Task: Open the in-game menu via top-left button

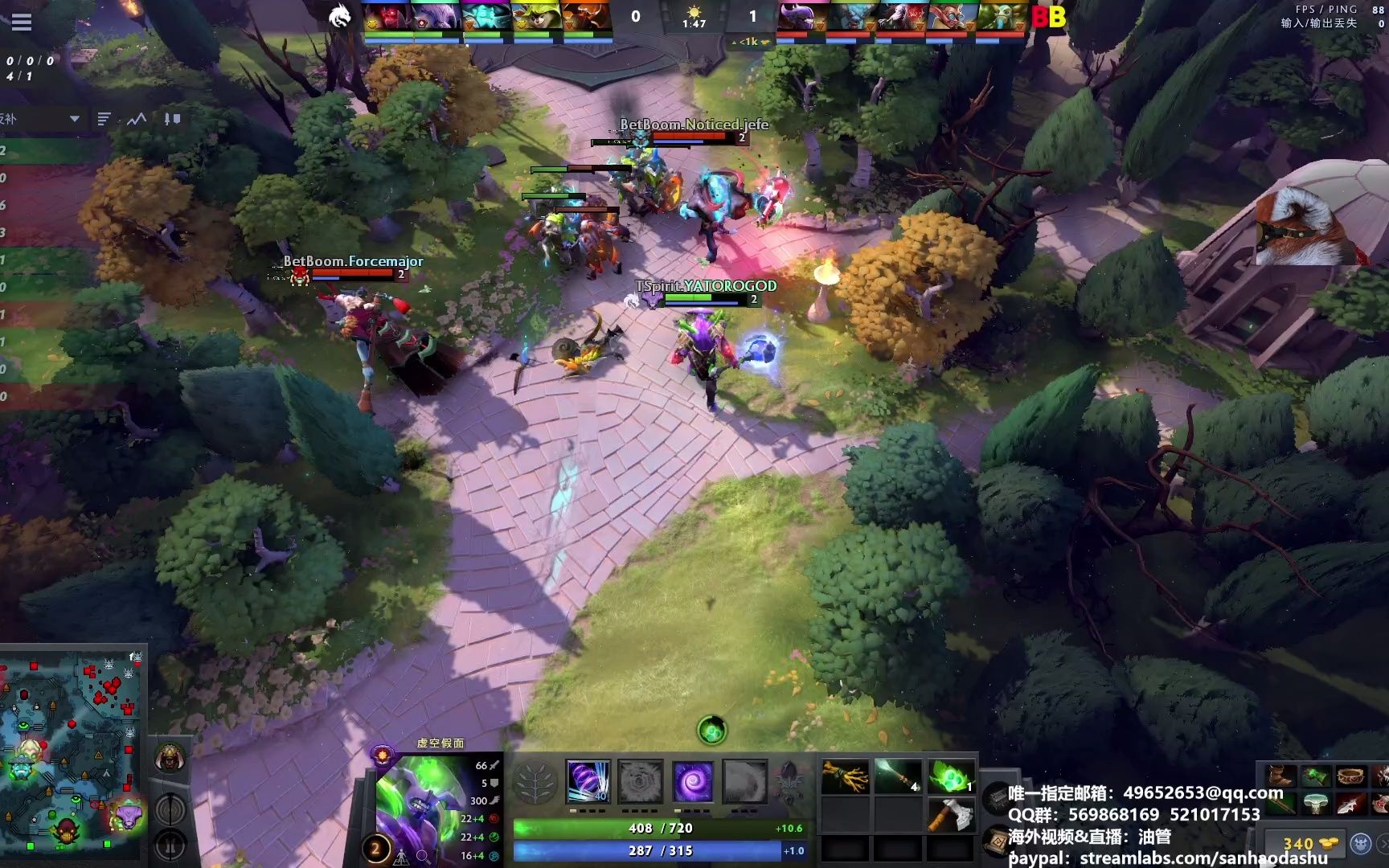Action: pyautogui.click(x=22, y=23)
